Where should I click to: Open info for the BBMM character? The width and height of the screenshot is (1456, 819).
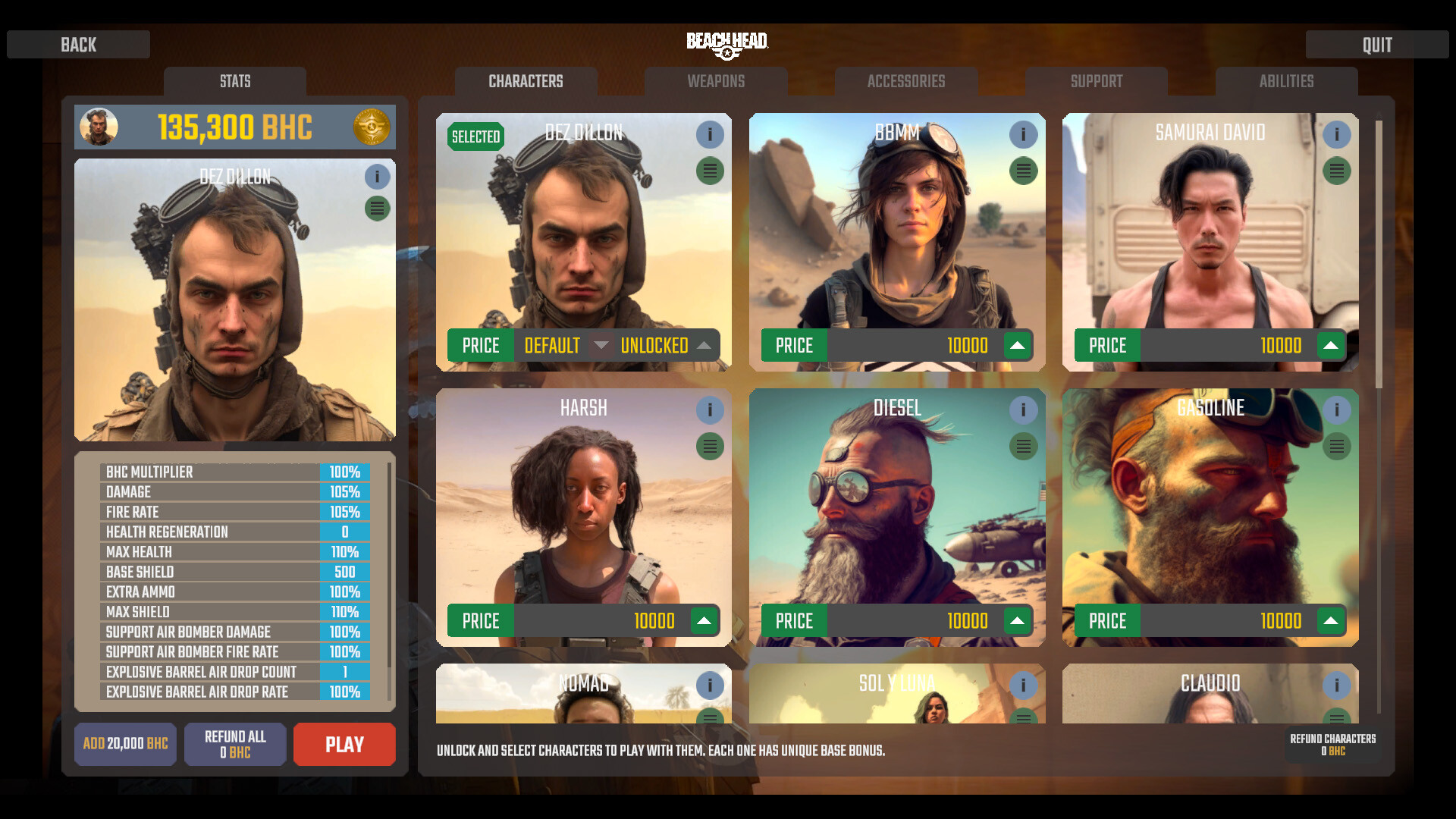pos(1024,134)
